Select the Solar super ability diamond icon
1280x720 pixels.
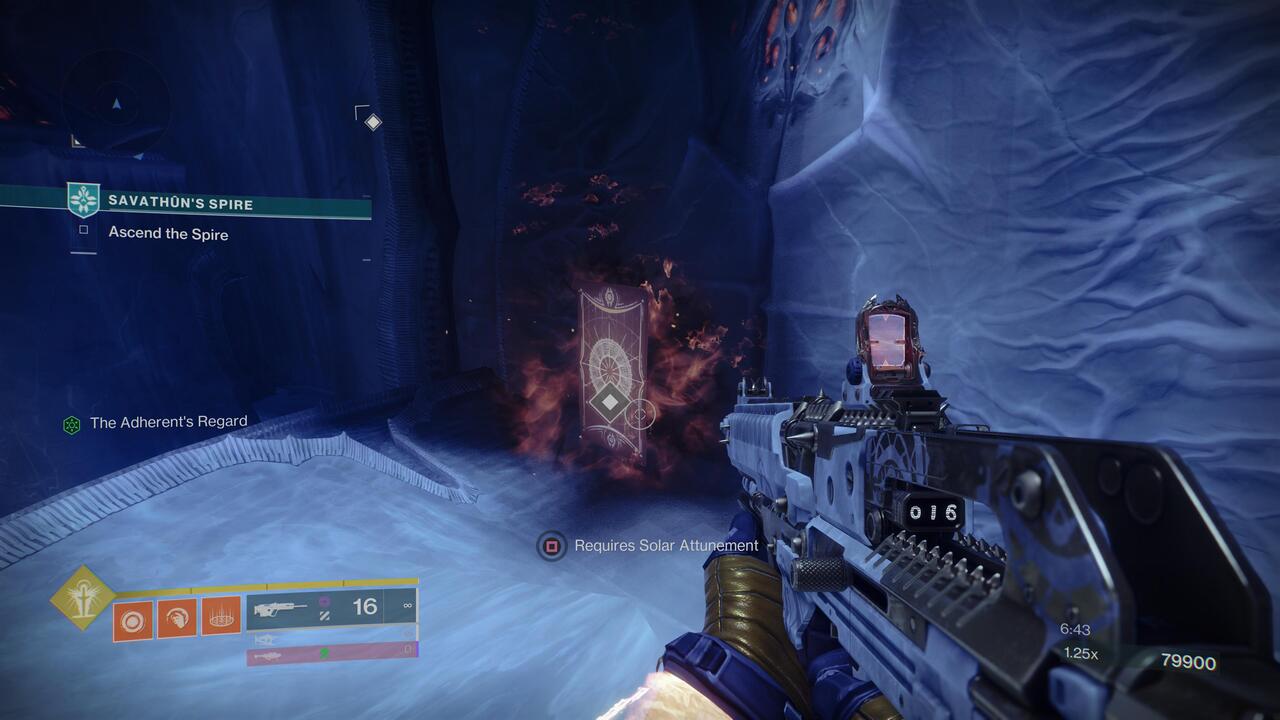pyautogui.click(x=84, y=596)
